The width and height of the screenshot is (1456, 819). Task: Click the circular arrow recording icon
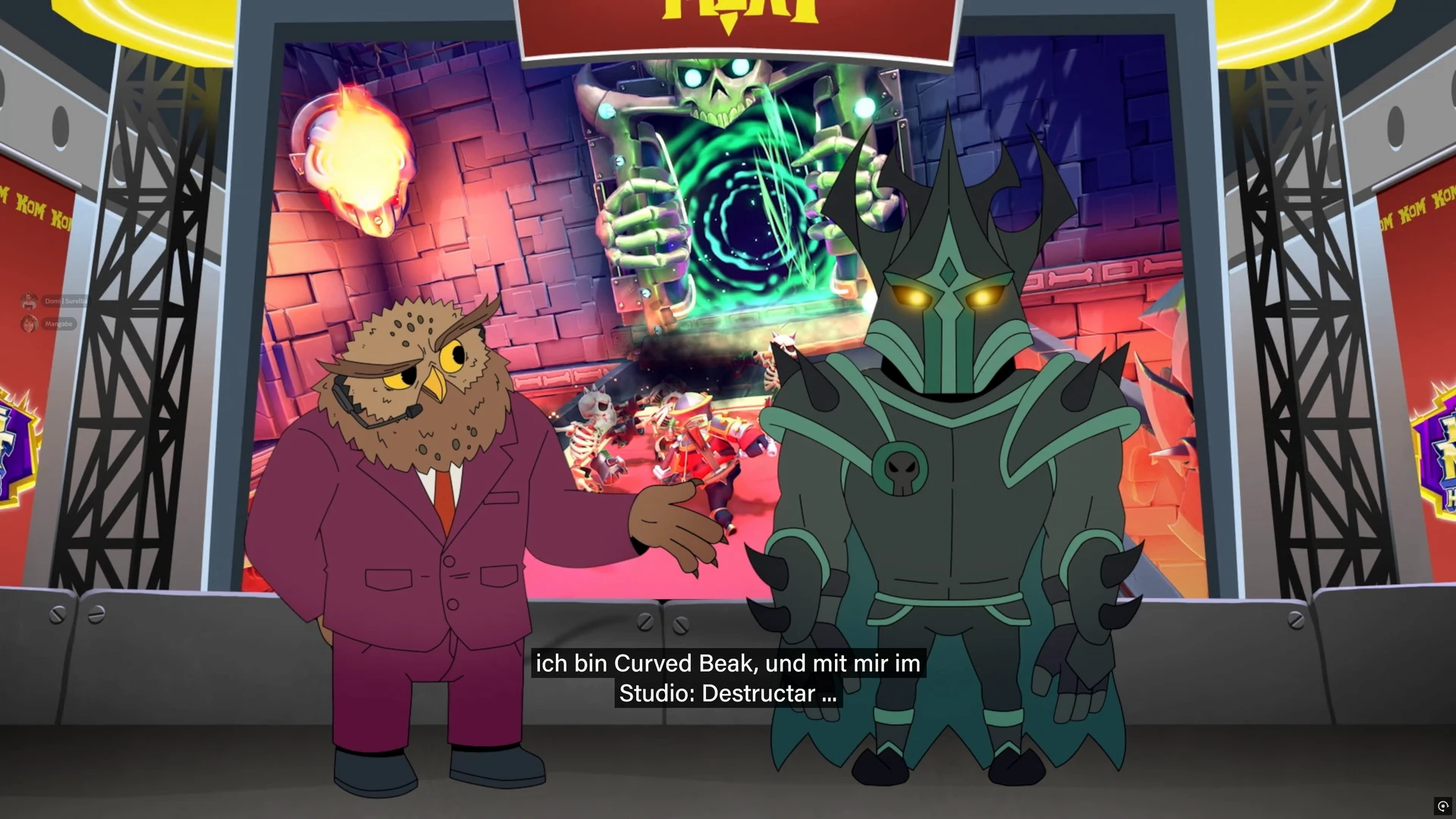tap(1442, 805)
